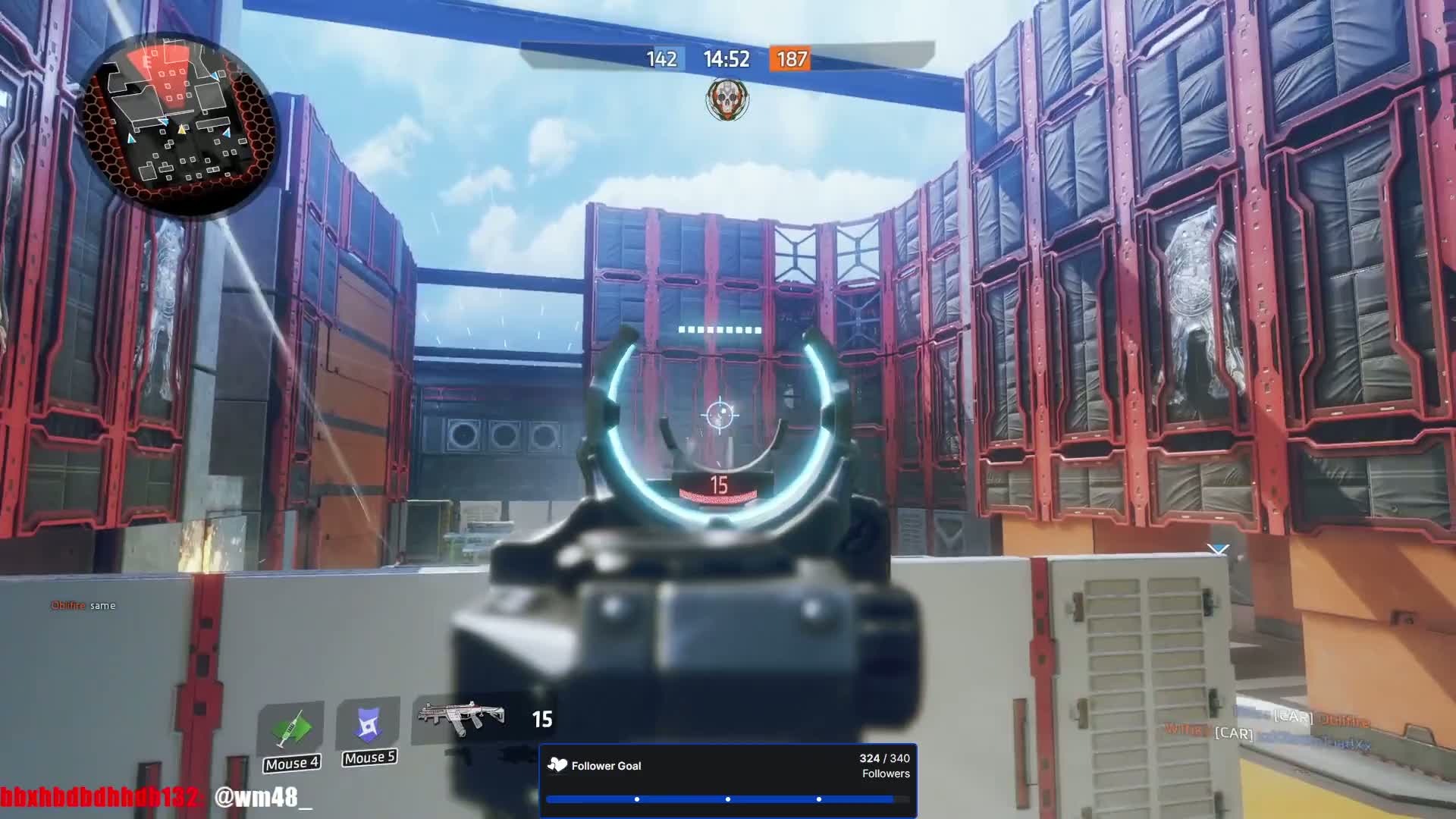Image resolution: width=1456 pixels, height=819 pixels.
Task: Click the bbxhbdbdhhdb132 chat username
Action: pos(99,796)
